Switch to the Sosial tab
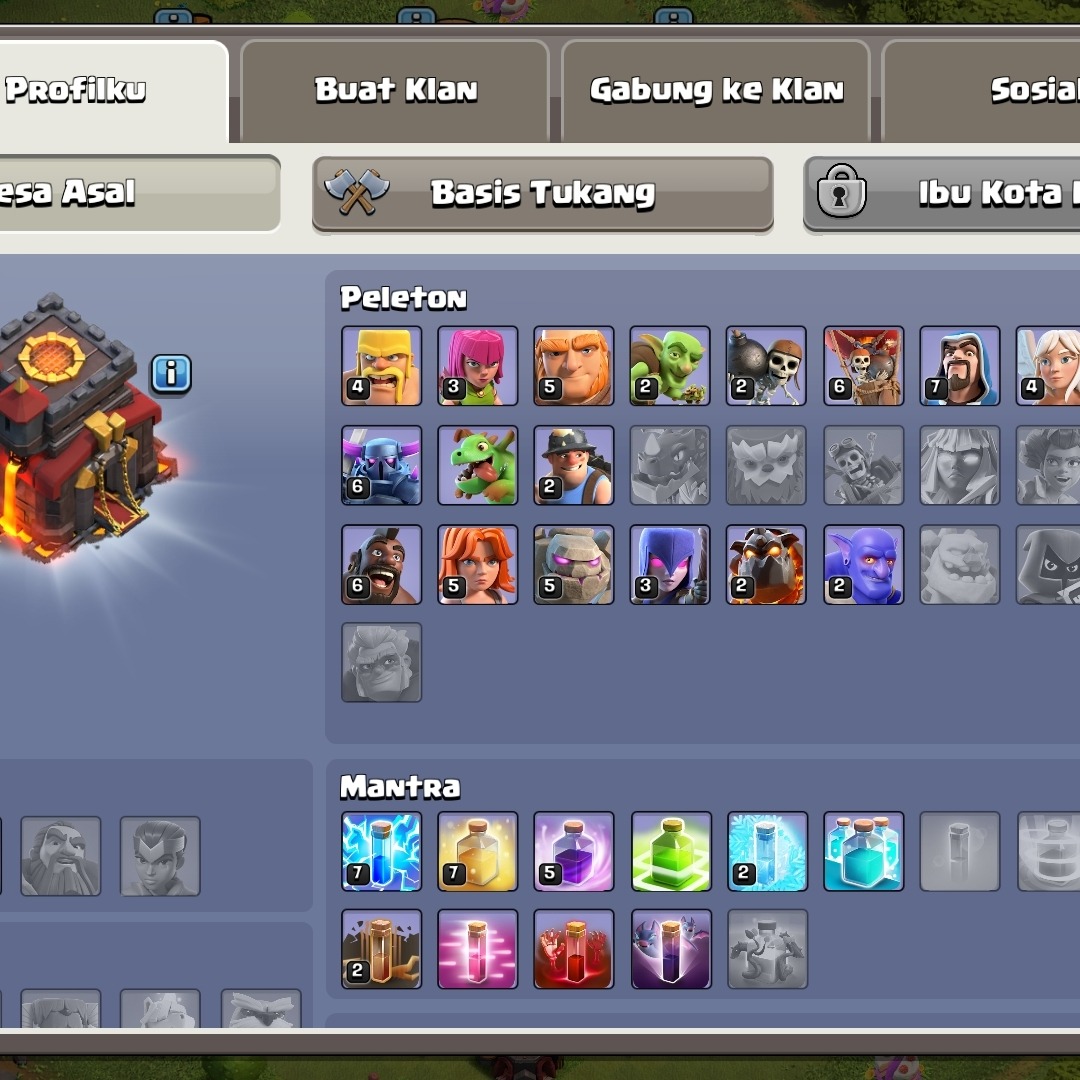 (1030, 91)
